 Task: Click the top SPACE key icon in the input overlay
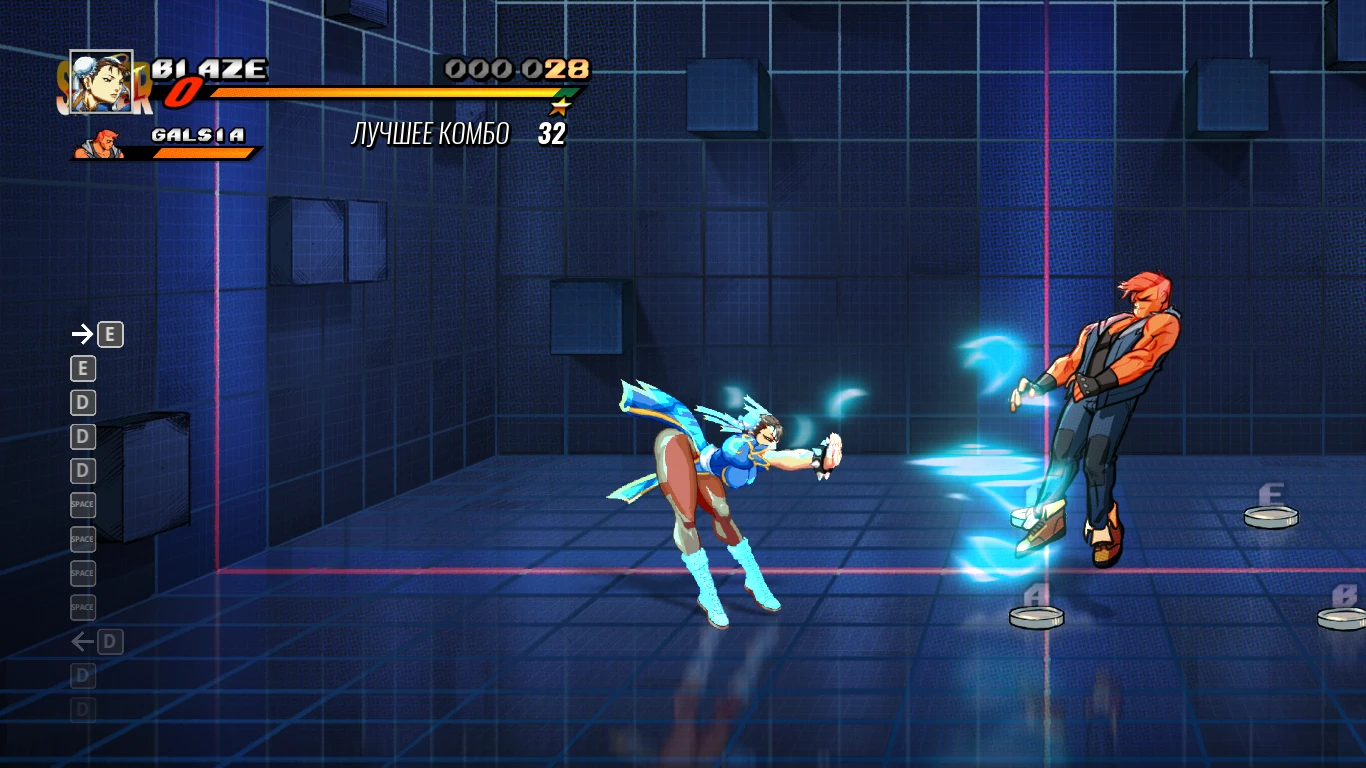83,505
